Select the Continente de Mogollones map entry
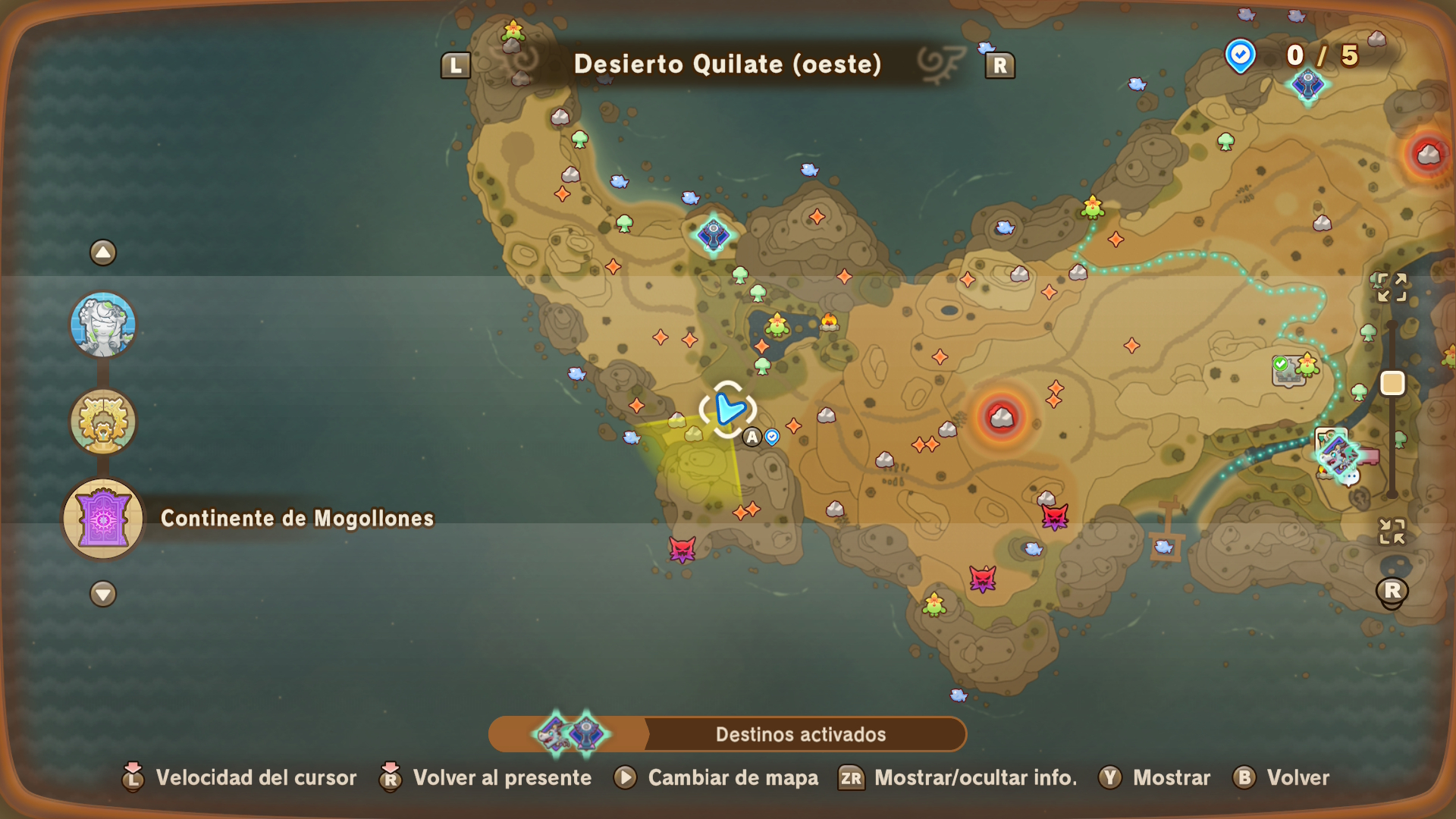The height and width of the screenshot is (819, 1456). click(x=103, y=519)
